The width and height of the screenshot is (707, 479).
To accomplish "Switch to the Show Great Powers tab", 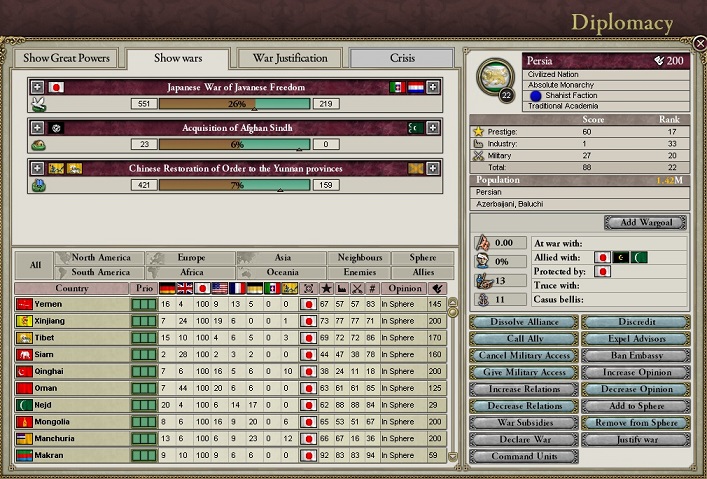I will coord(65,58).
